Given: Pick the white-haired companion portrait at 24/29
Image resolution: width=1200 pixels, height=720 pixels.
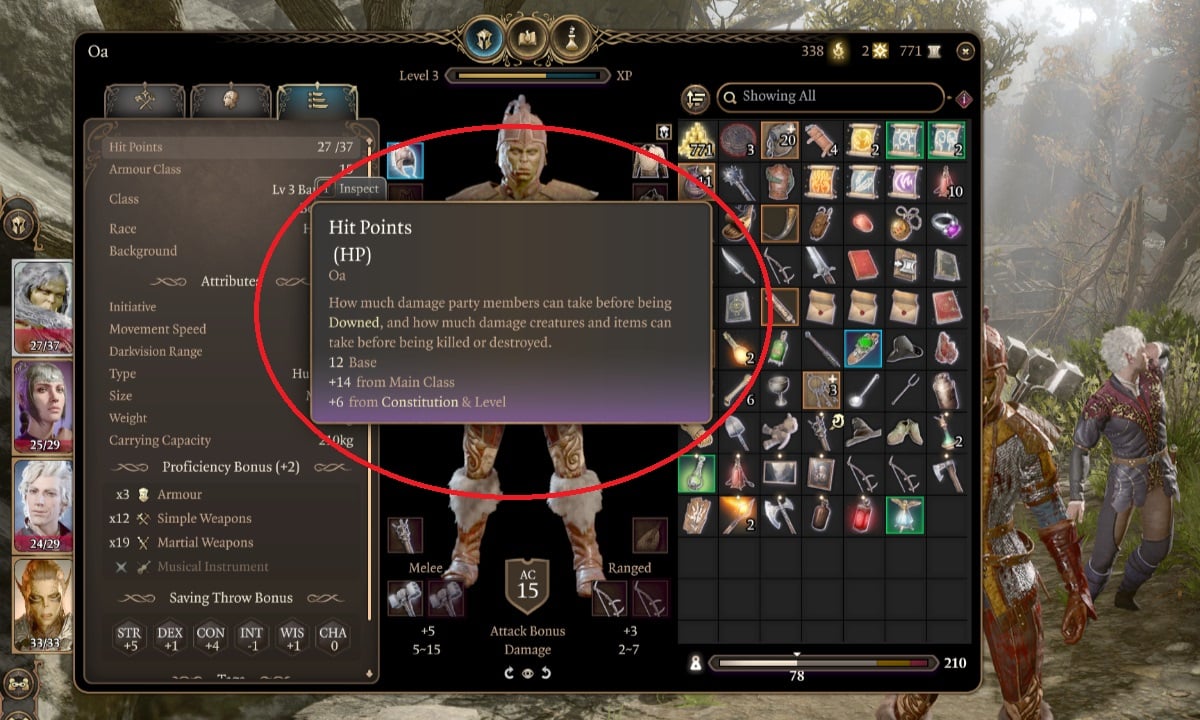Looking at the screenshot, I should click(42, 500).
